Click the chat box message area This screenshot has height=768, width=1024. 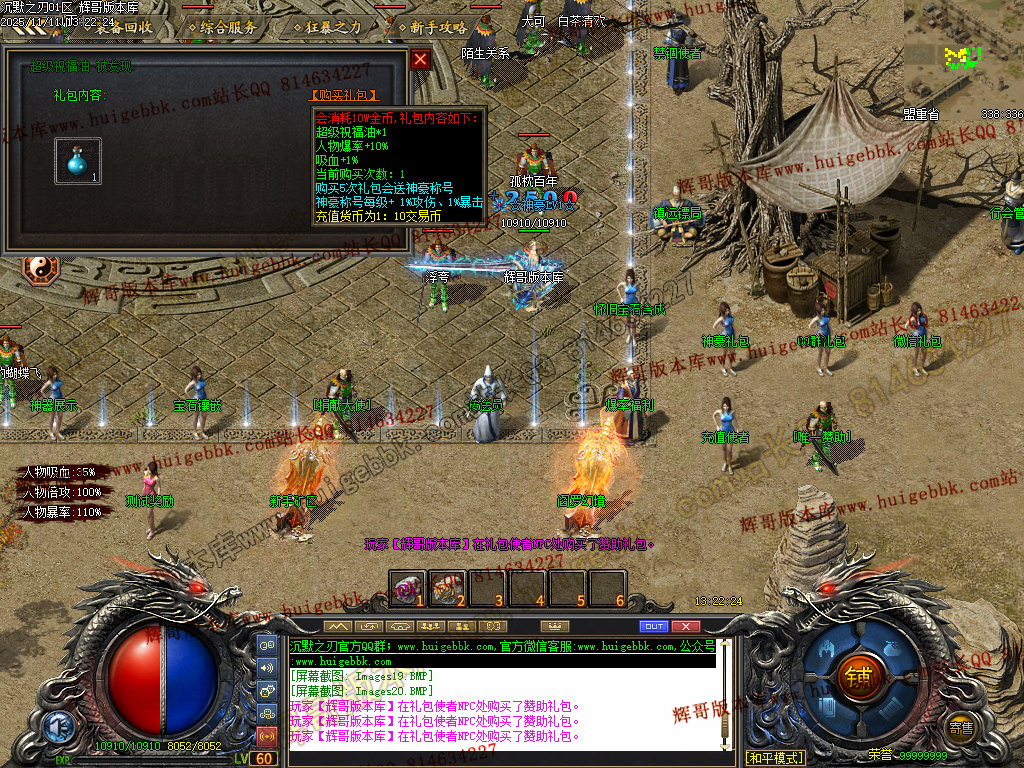pyautogui.click(x=502, y=700)
